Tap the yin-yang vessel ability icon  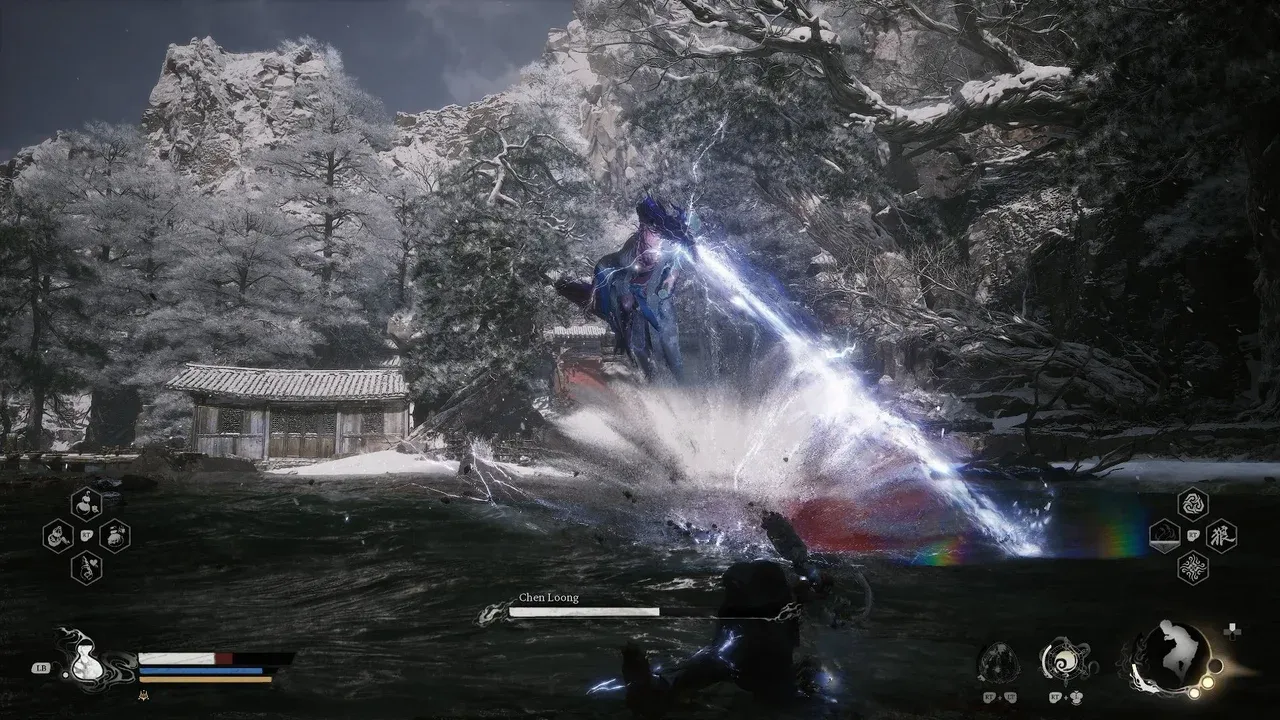tap(1066, 663)
